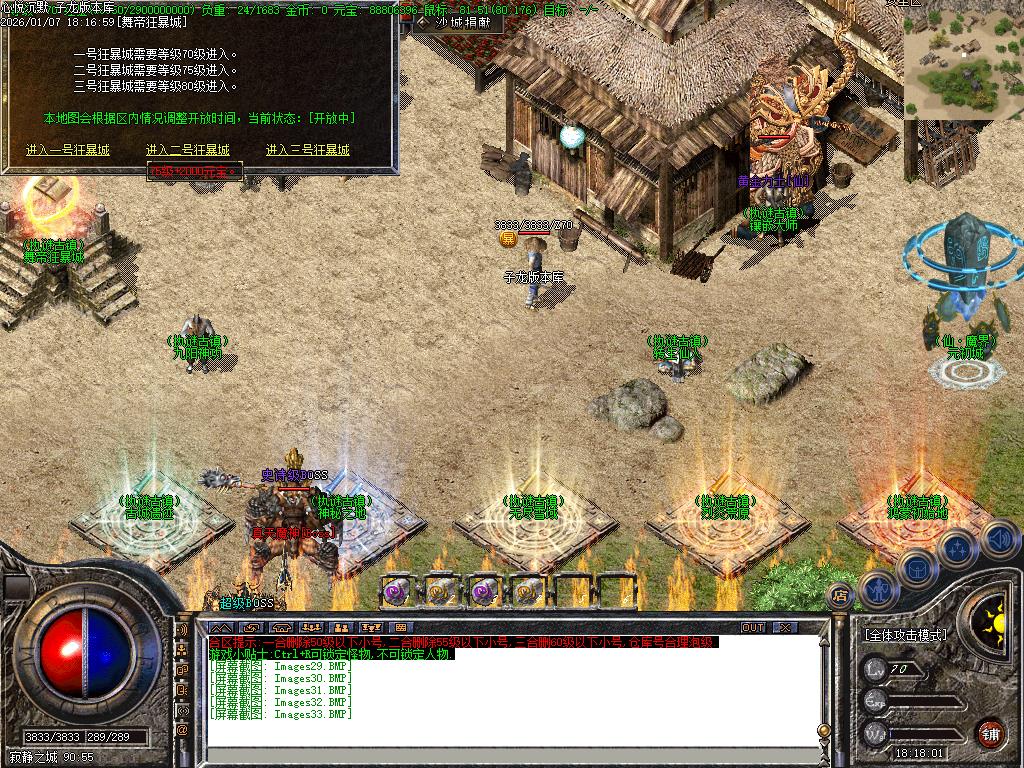Click the red 铺 stall button
This screenshot has height=768, width=1024.
click(x=990, y=731)
